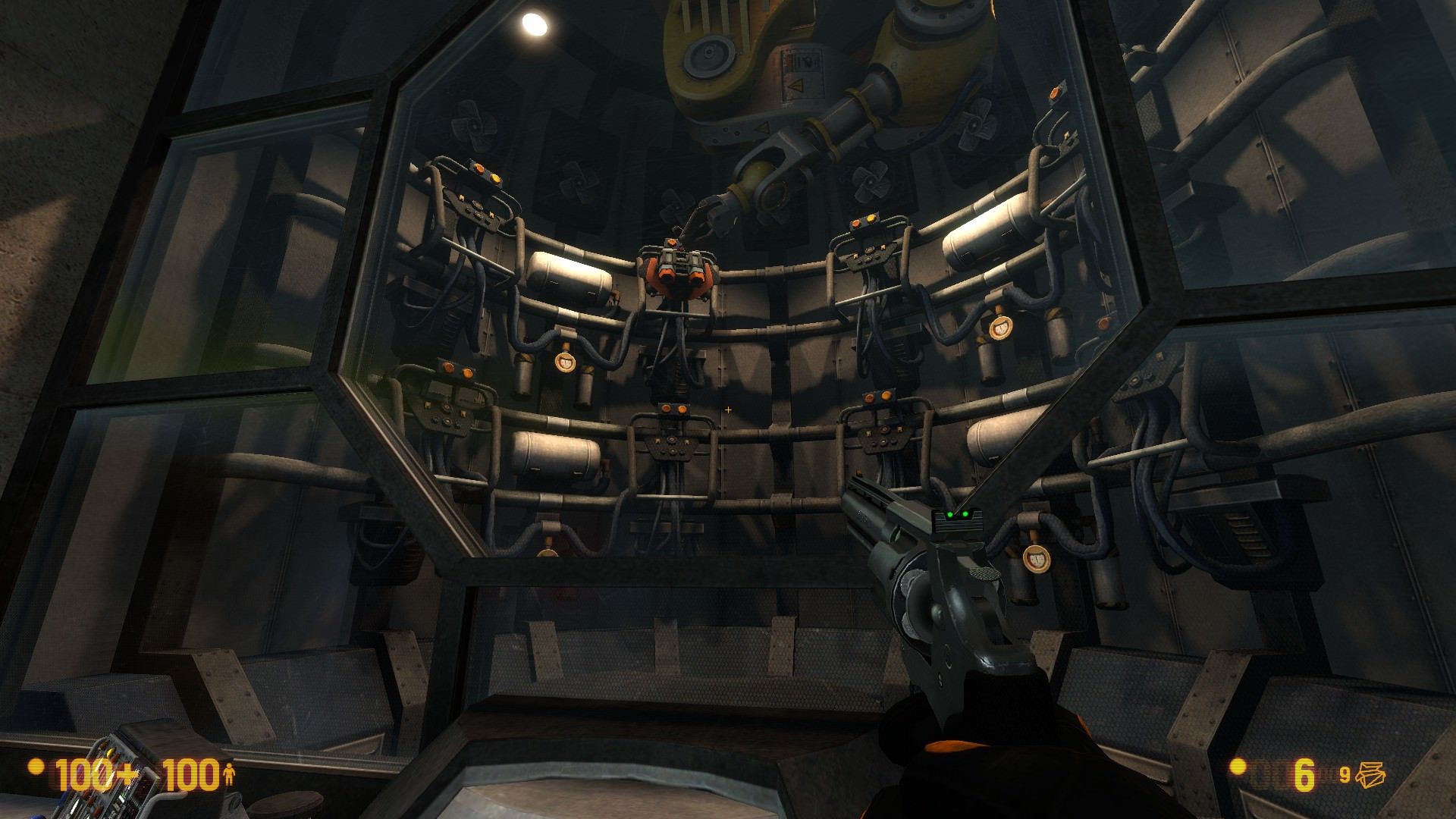This screenshot has height=819, width=1456.
Task: Click the crosshair at screen center
Action: tap(728, 409)
